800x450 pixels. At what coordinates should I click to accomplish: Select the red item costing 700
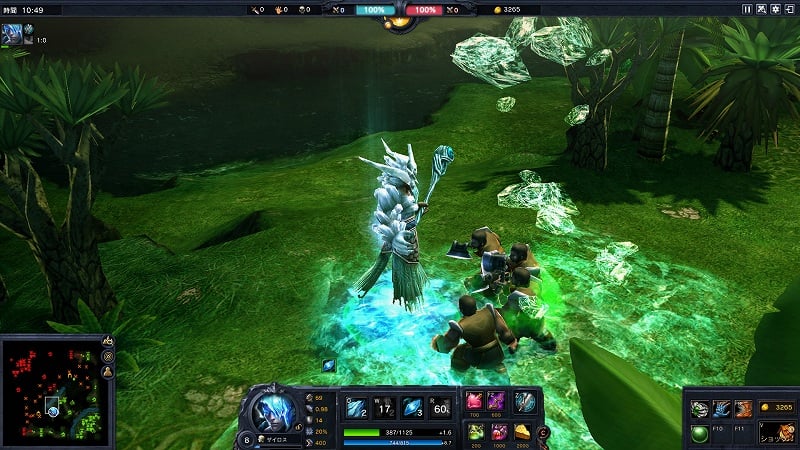476,402
